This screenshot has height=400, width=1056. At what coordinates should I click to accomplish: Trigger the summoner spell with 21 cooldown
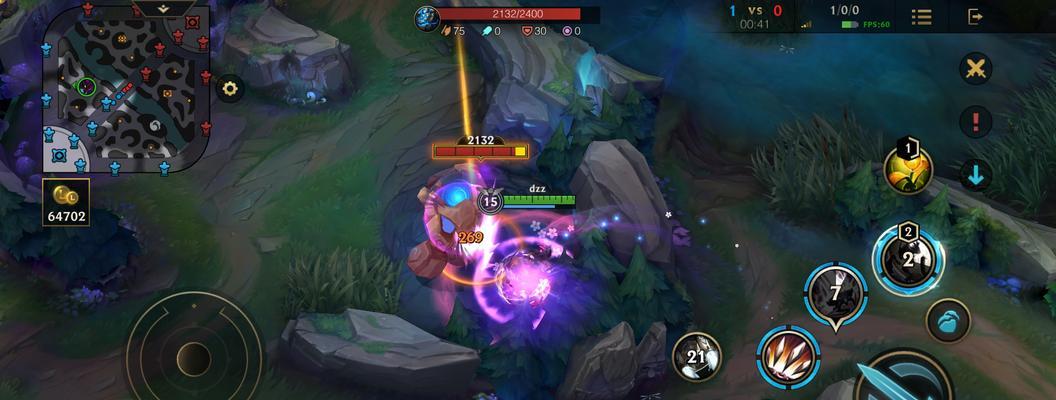point(697,357)
